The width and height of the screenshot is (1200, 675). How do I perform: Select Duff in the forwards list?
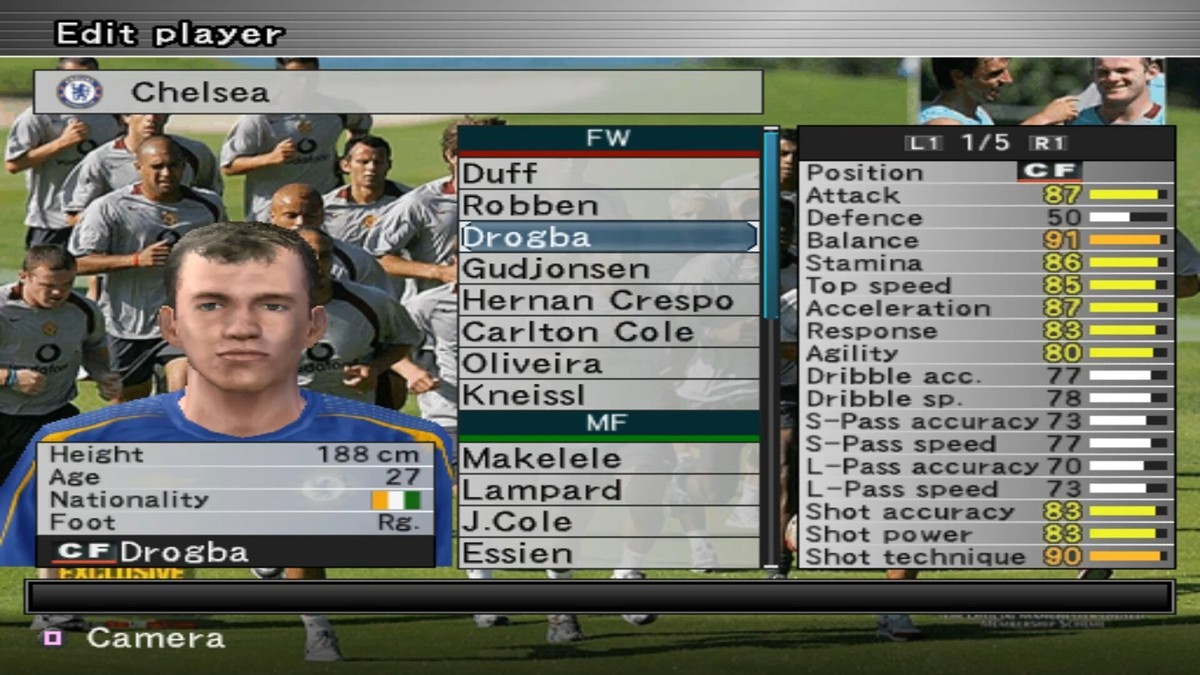(x=608, y=174)
